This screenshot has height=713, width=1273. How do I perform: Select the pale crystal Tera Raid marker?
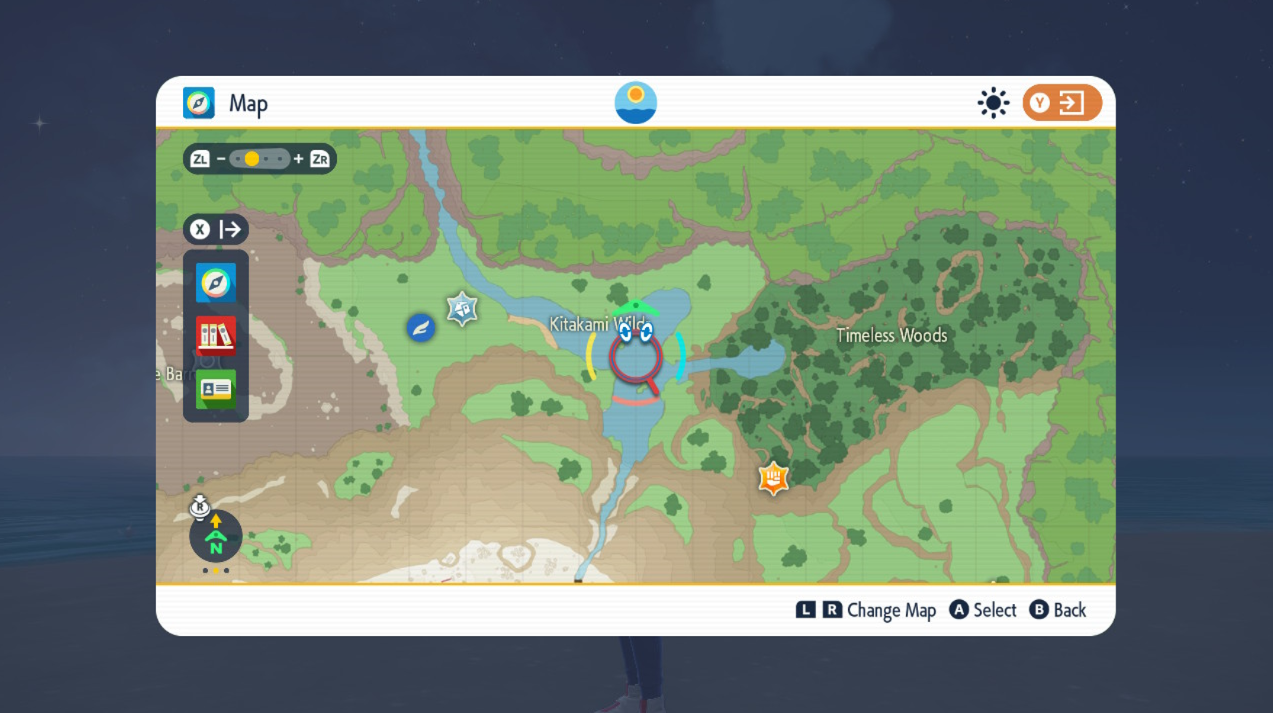point(461,308)
